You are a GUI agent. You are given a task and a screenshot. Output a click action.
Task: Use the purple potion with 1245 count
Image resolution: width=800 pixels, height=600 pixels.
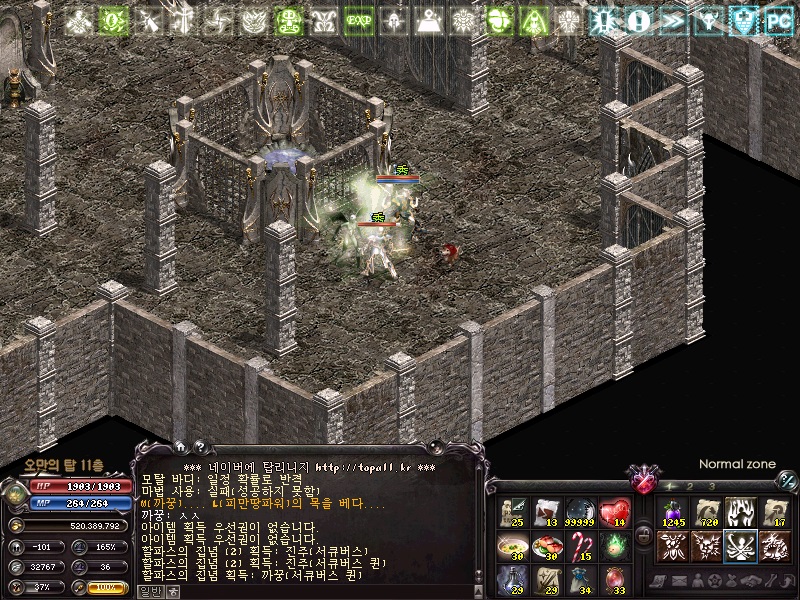674,513
